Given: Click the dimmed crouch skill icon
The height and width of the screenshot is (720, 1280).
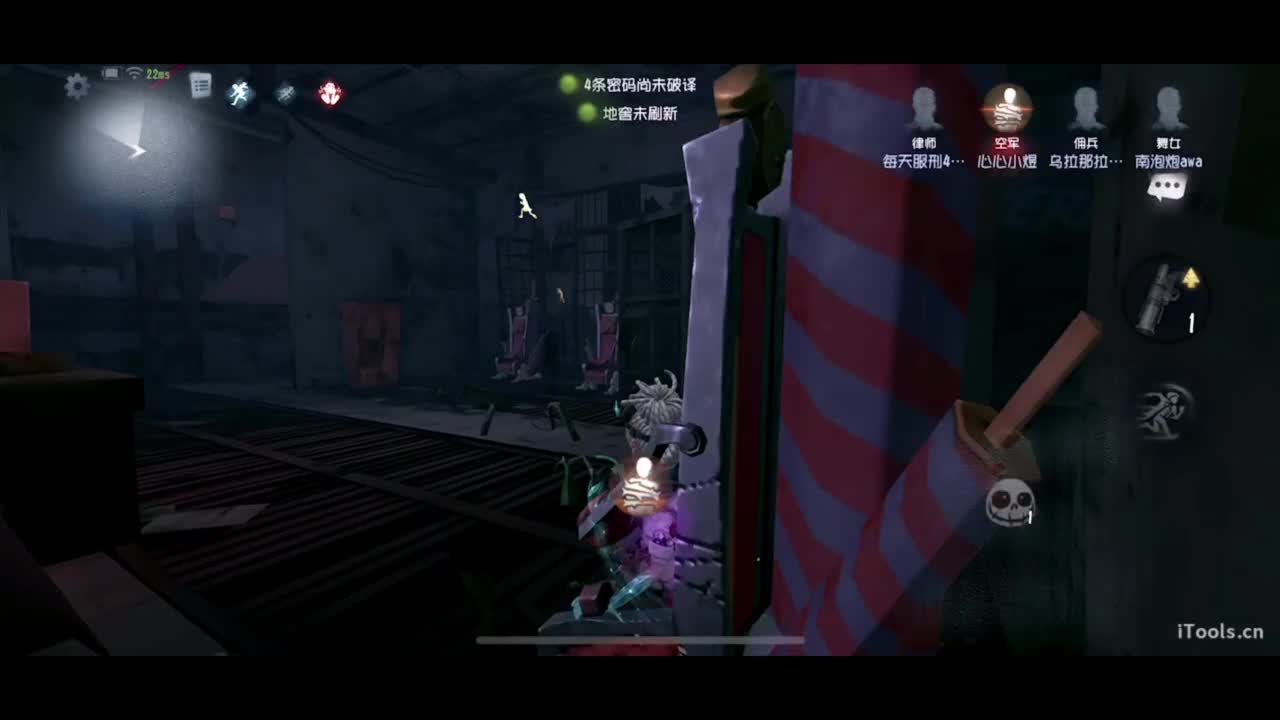Looking at the screenshot, I should [x=285, y=92].
